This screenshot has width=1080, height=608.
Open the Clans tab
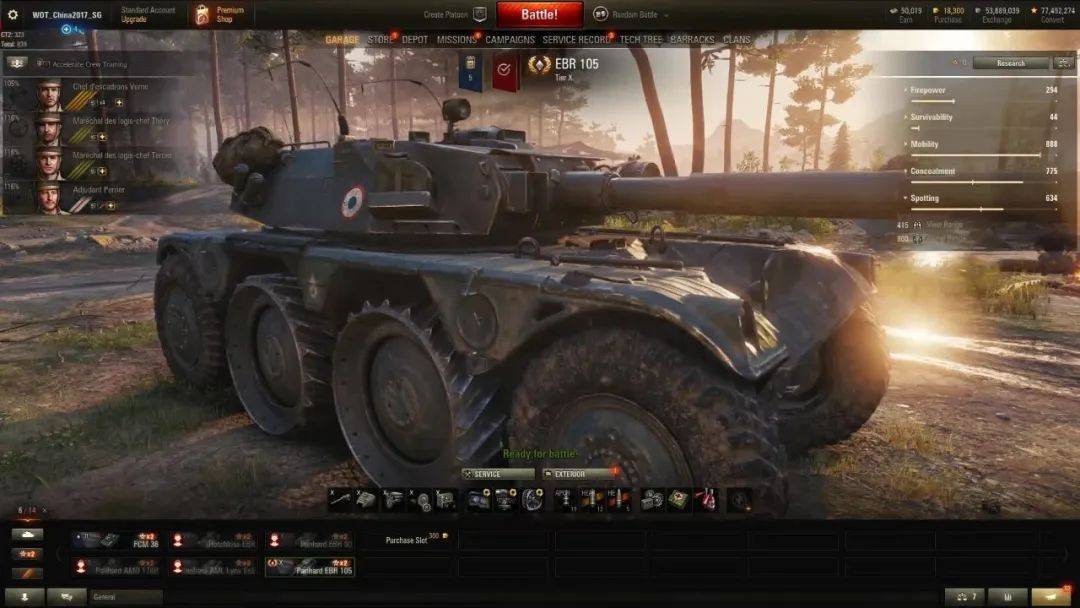click(x=737, y=40)
